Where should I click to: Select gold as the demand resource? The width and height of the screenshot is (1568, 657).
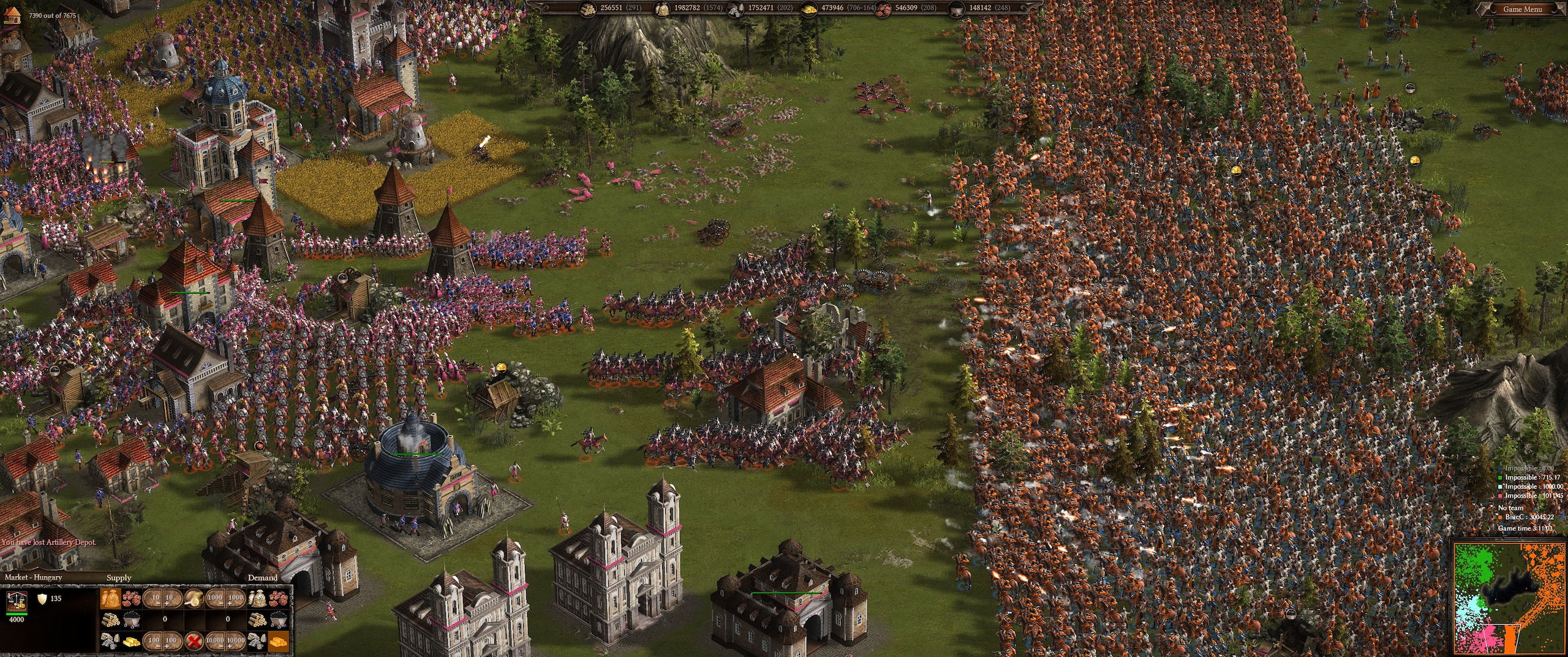[x=277, y=640]
